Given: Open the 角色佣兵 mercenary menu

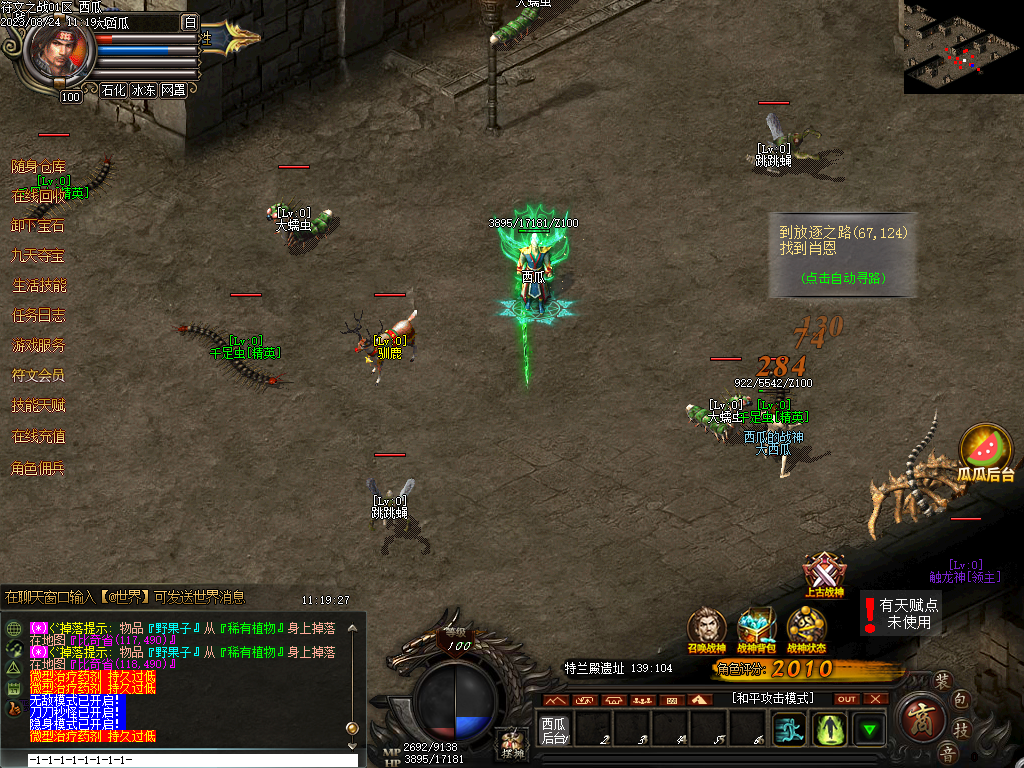Looking at the screenshot, I should [38, 467].
